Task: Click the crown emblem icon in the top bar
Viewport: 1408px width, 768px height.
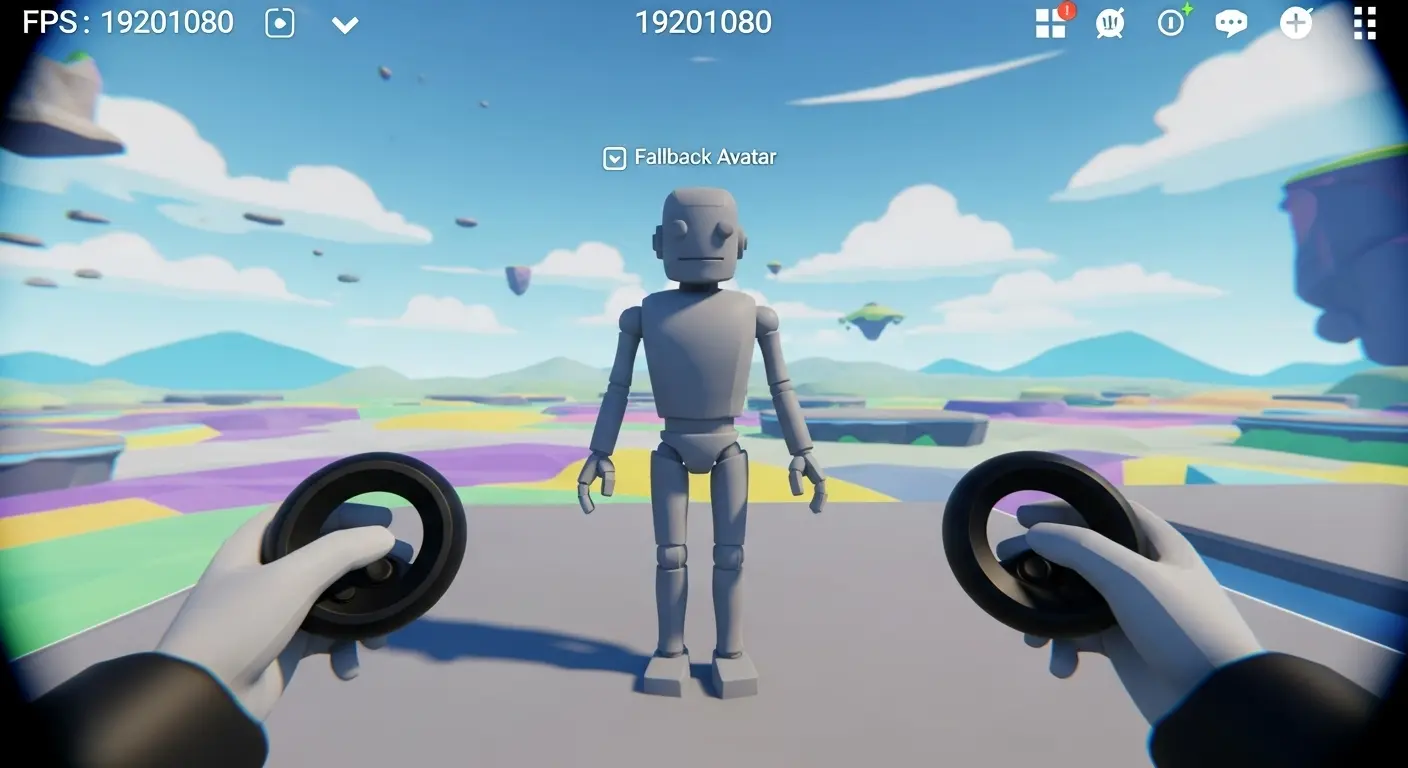Action: (1110, 23)
